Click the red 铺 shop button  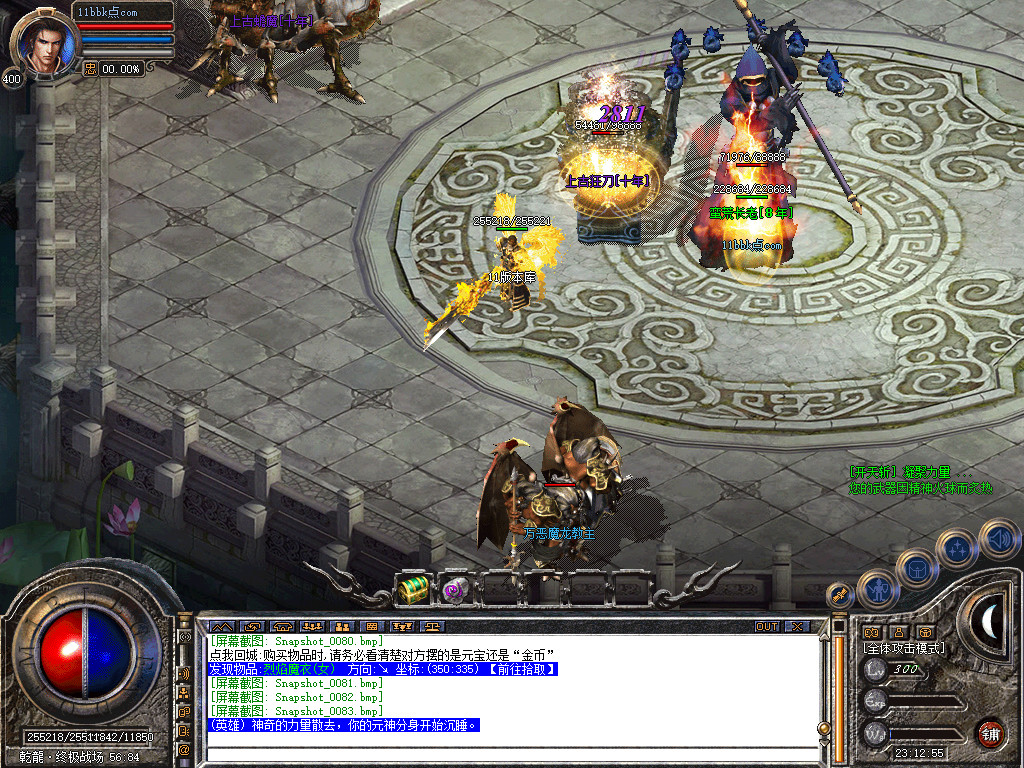(991, 733)
